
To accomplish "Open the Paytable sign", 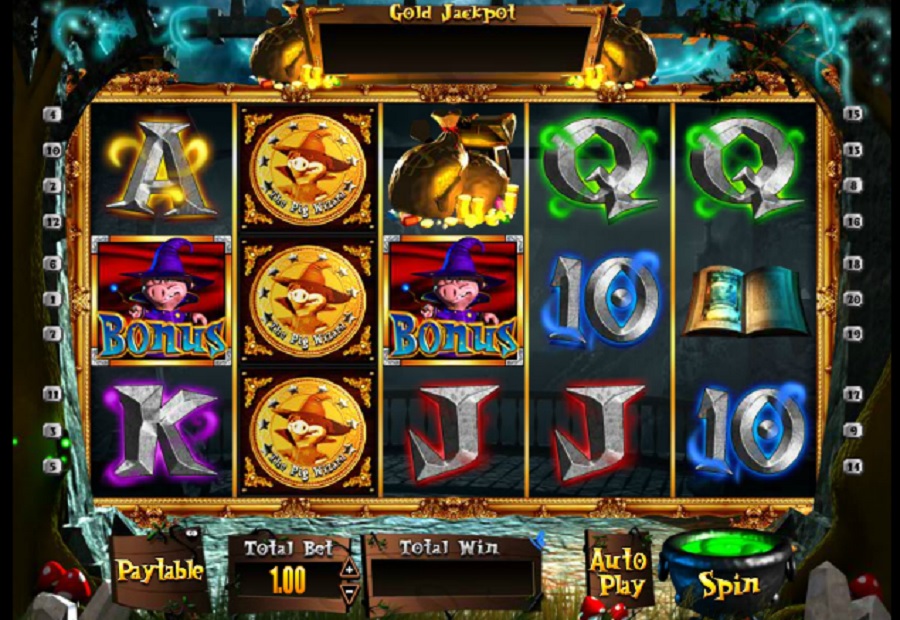I will (160, 571).
